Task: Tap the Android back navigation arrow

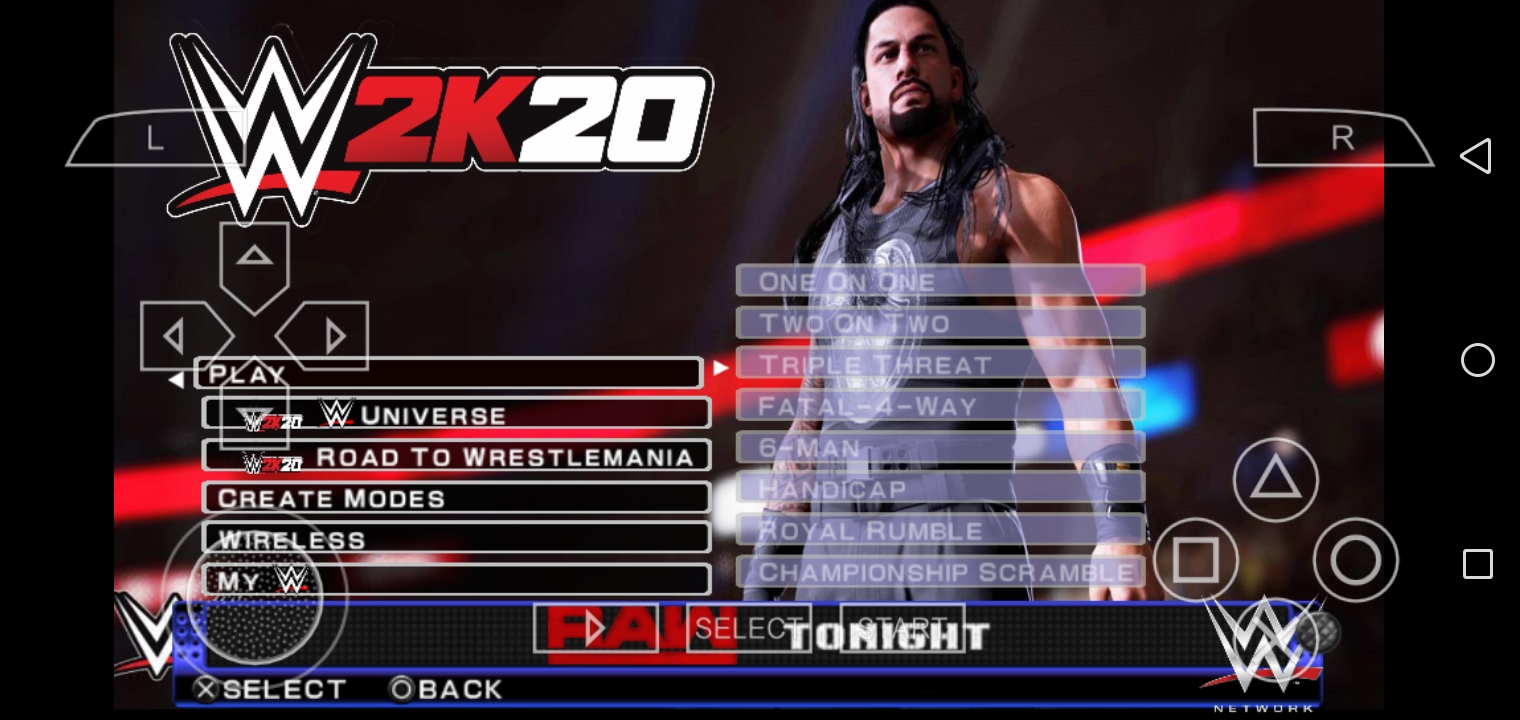Action: 1477,155
